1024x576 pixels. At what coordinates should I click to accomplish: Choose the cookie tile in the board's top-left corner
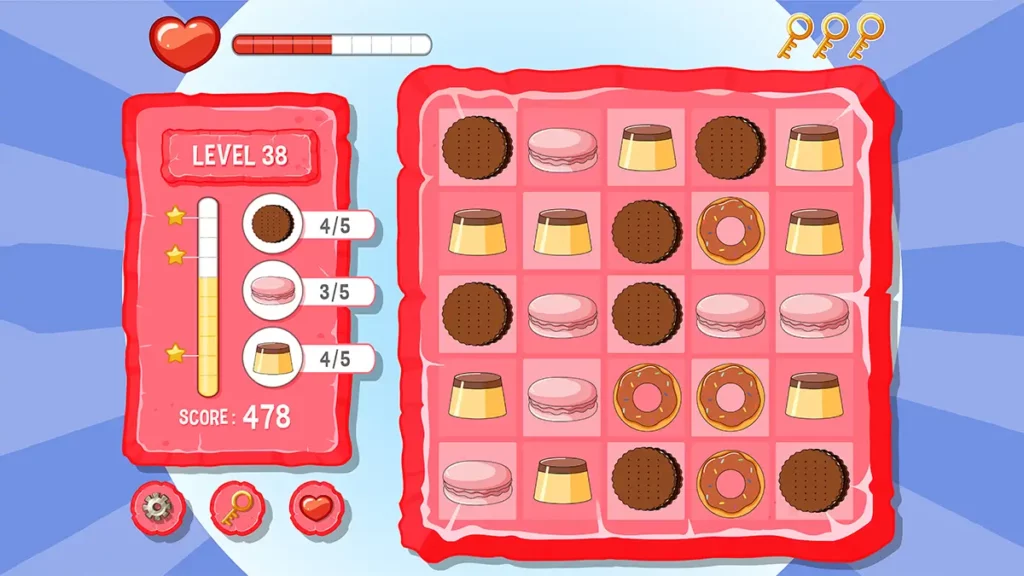pos(477,147)
